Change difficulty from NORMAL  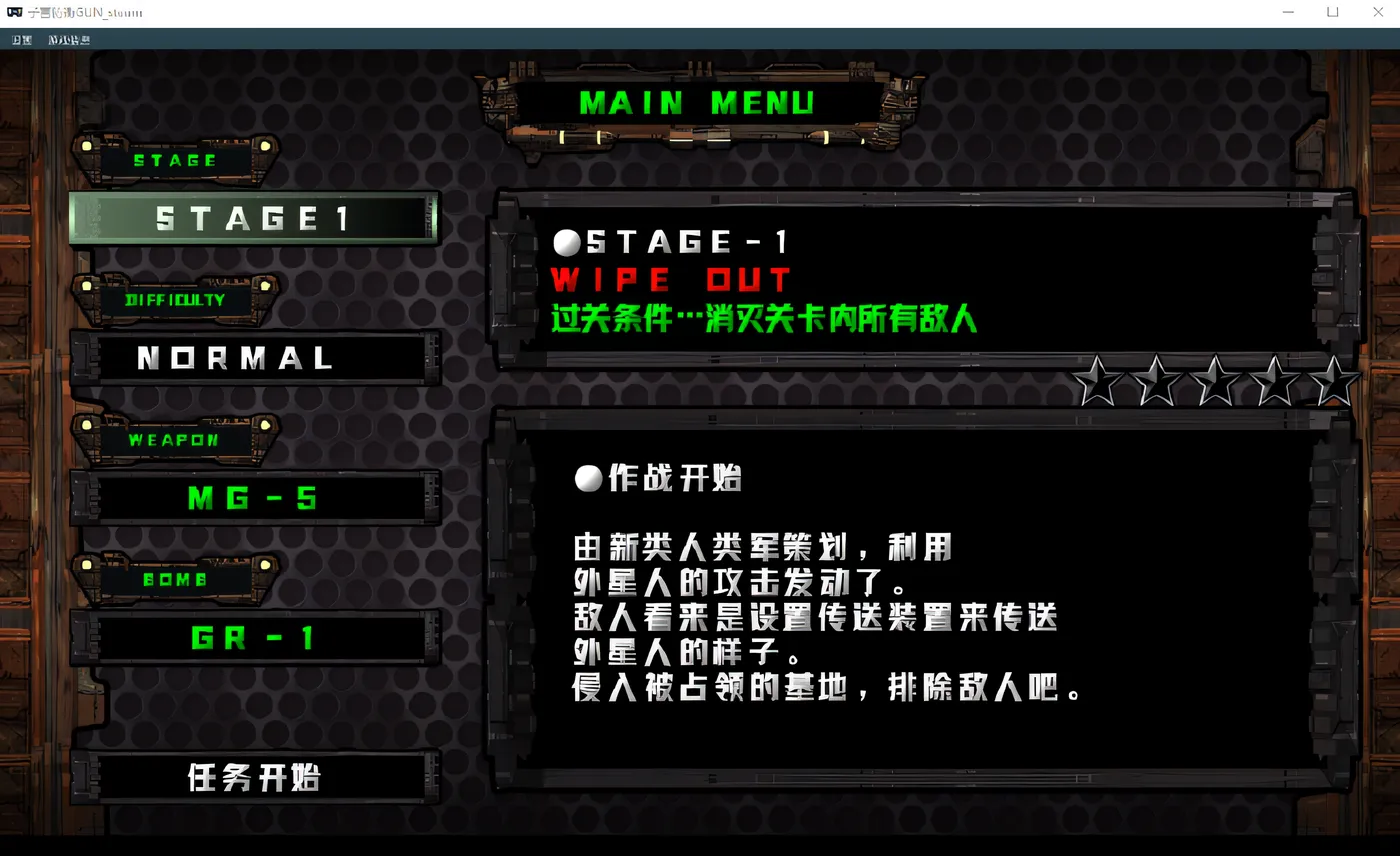tap(253, 359)
